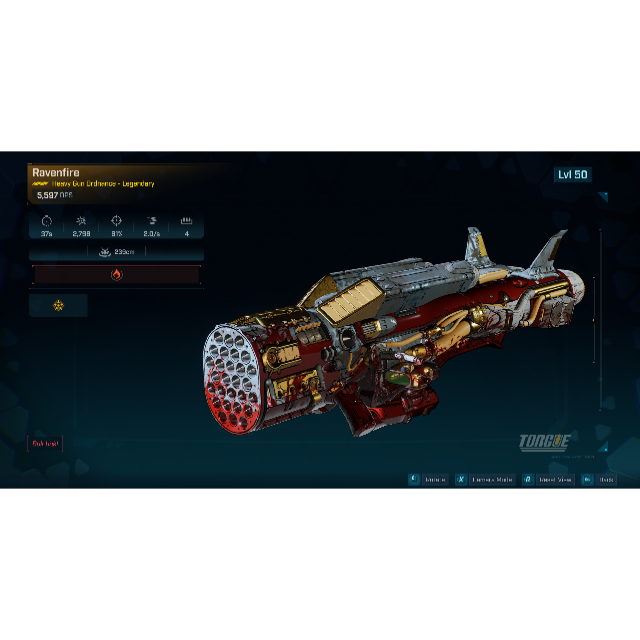The height and width of the screenshot is (640, 640).
Task: Switch to Camera Mode
Action: (x=486, y=480)
